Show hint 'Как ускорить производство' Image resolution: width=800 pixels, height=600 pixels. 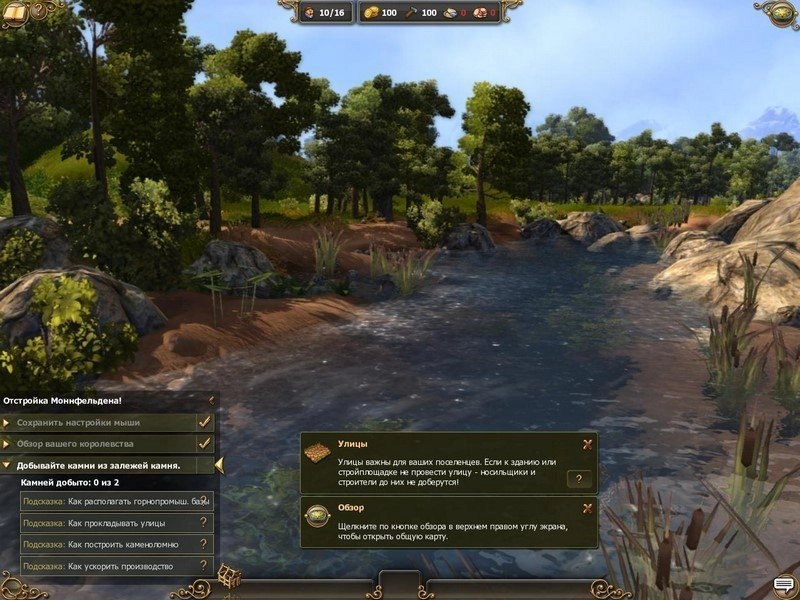coord(116,566)
